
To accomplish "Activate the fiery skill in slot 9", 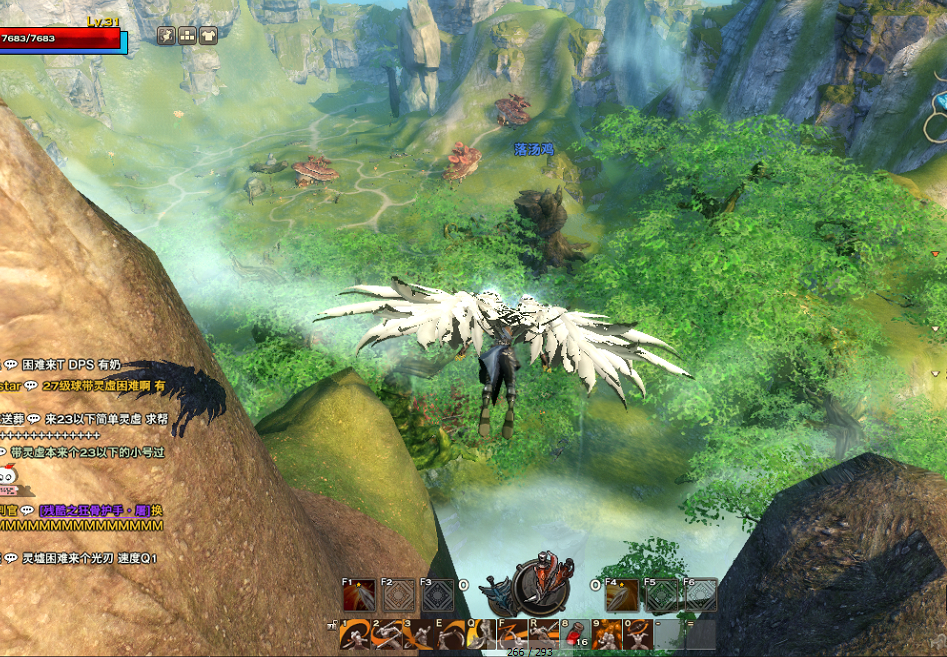I will (608, 634).
